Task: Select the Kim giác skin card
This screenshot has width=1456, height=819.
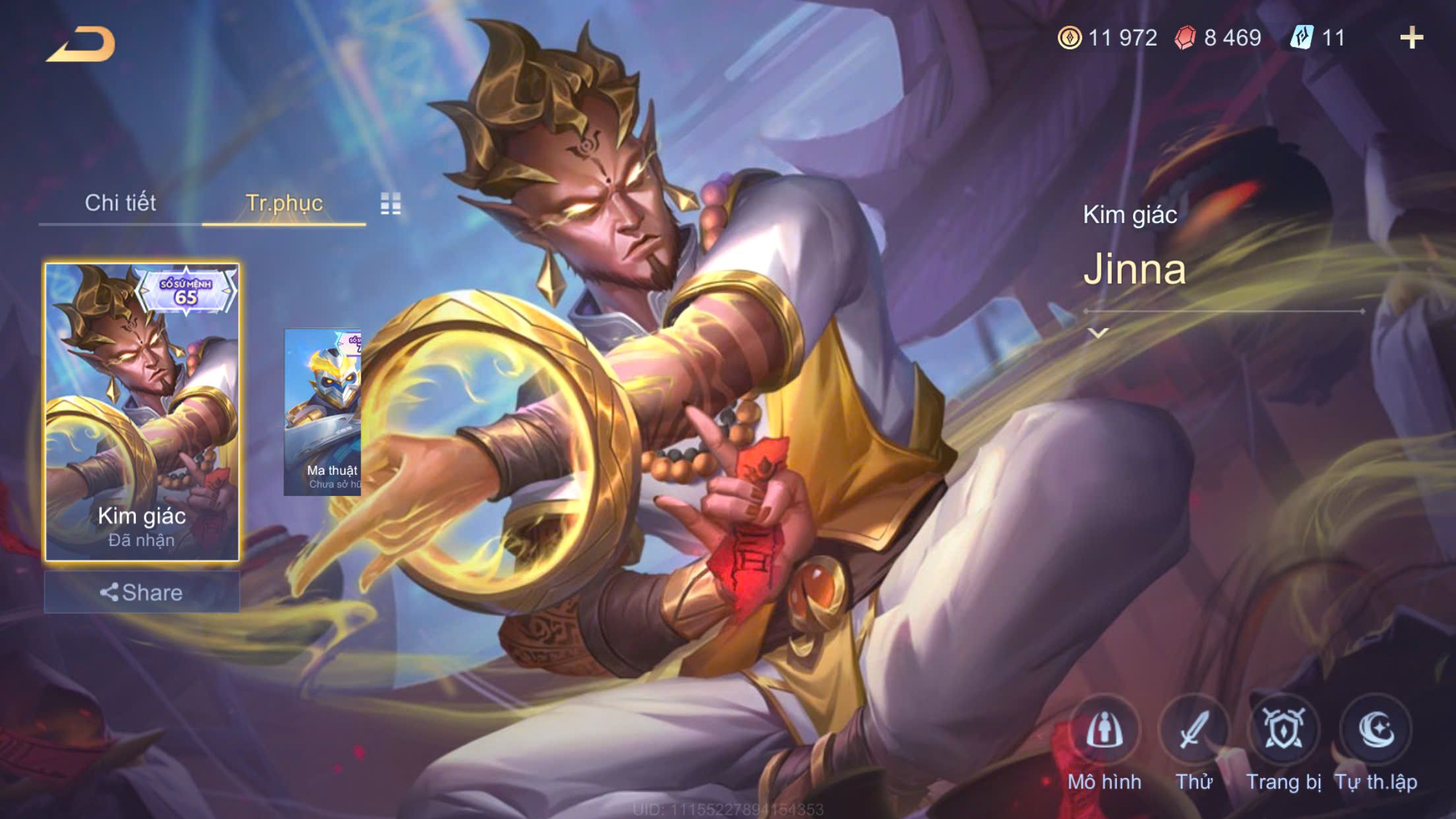Action: (142, 411)
